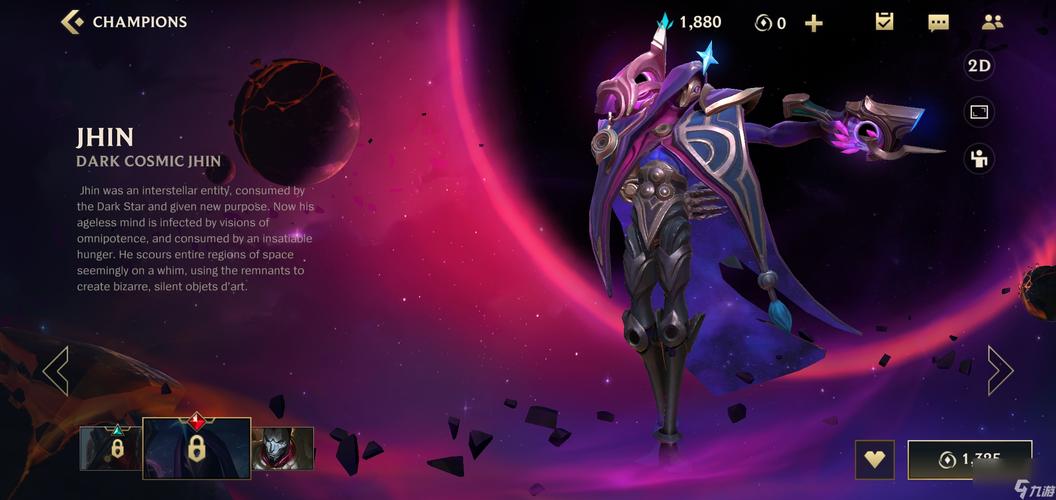Screen dimensions: 1056x500
Task: Select the default Jhin skin thumbnail
Action: [x=282, y=448]
